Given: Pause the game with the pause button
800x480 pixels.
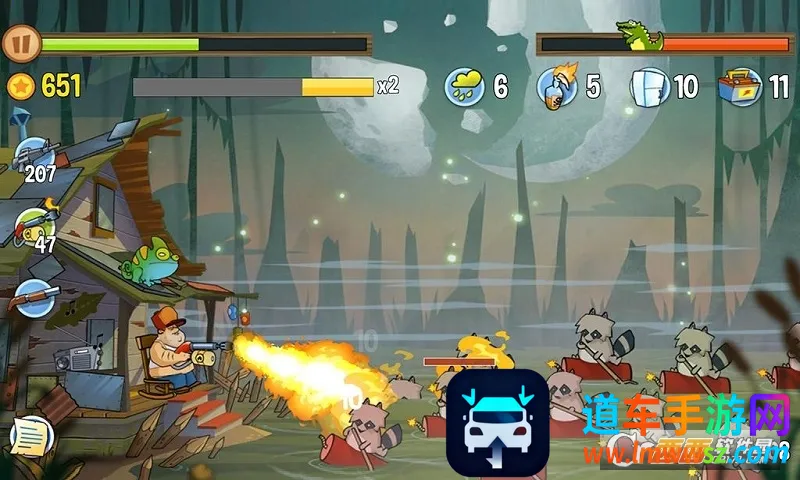Looking at the screenshot, I should (19, 43).
